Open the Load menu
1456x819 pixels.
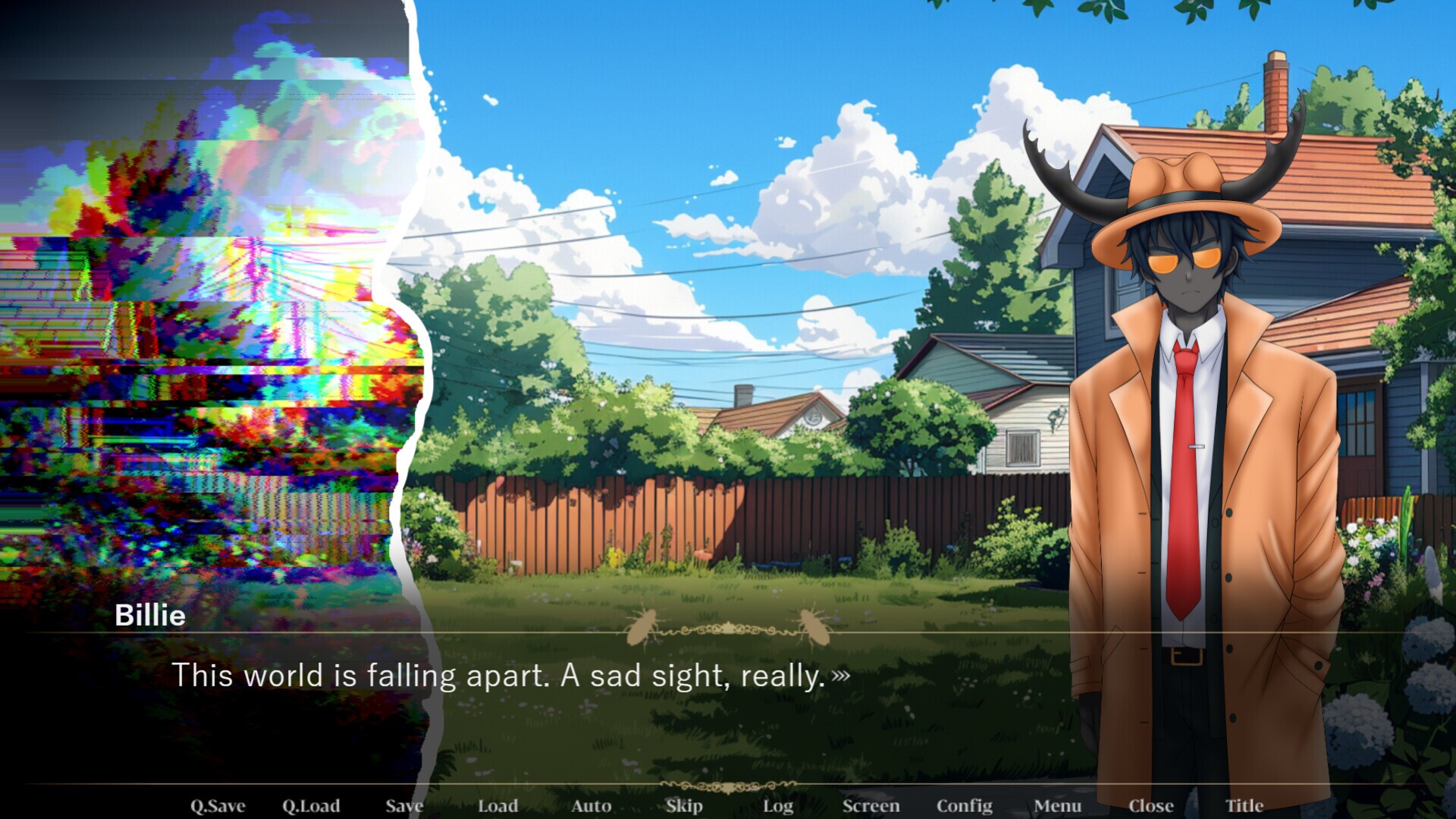click(x=497, y=805)
